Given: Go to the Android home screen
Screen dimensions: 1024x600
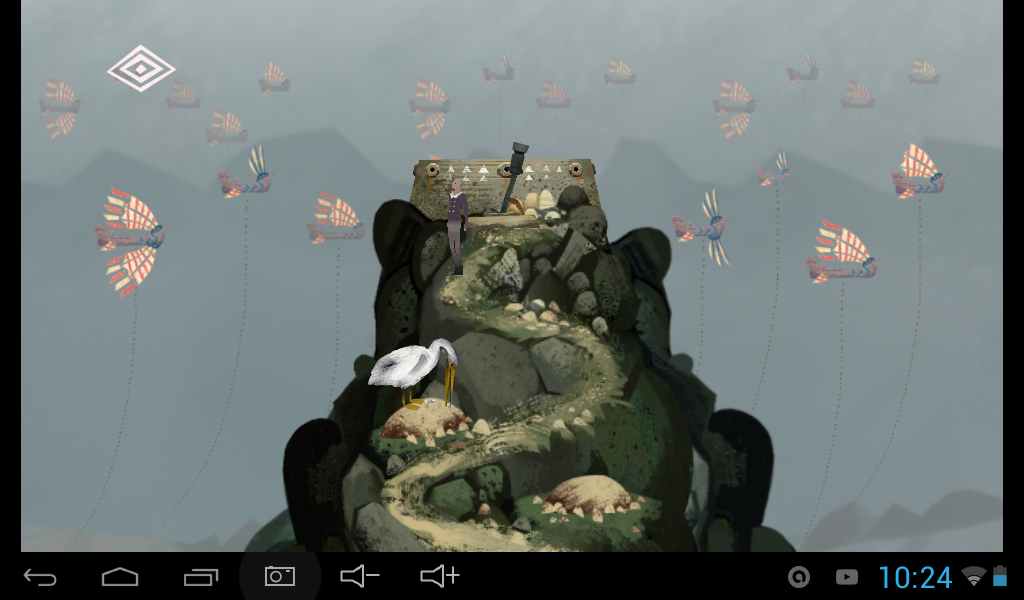Looking at the screenshot, I should [120, 576].
